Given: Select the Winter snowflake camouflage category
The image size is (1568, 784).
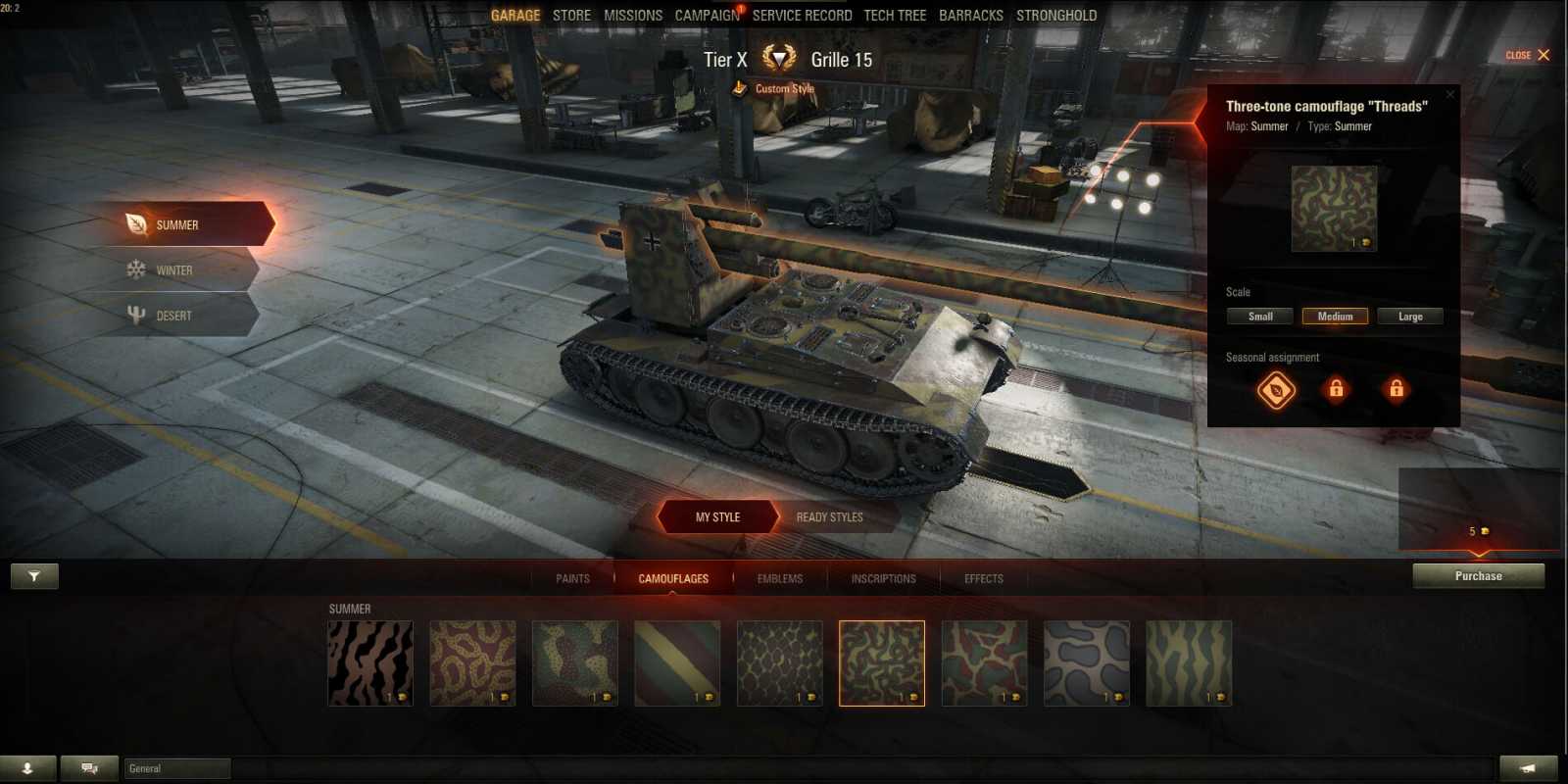Looking at the screenshot, I should (136, 269).
